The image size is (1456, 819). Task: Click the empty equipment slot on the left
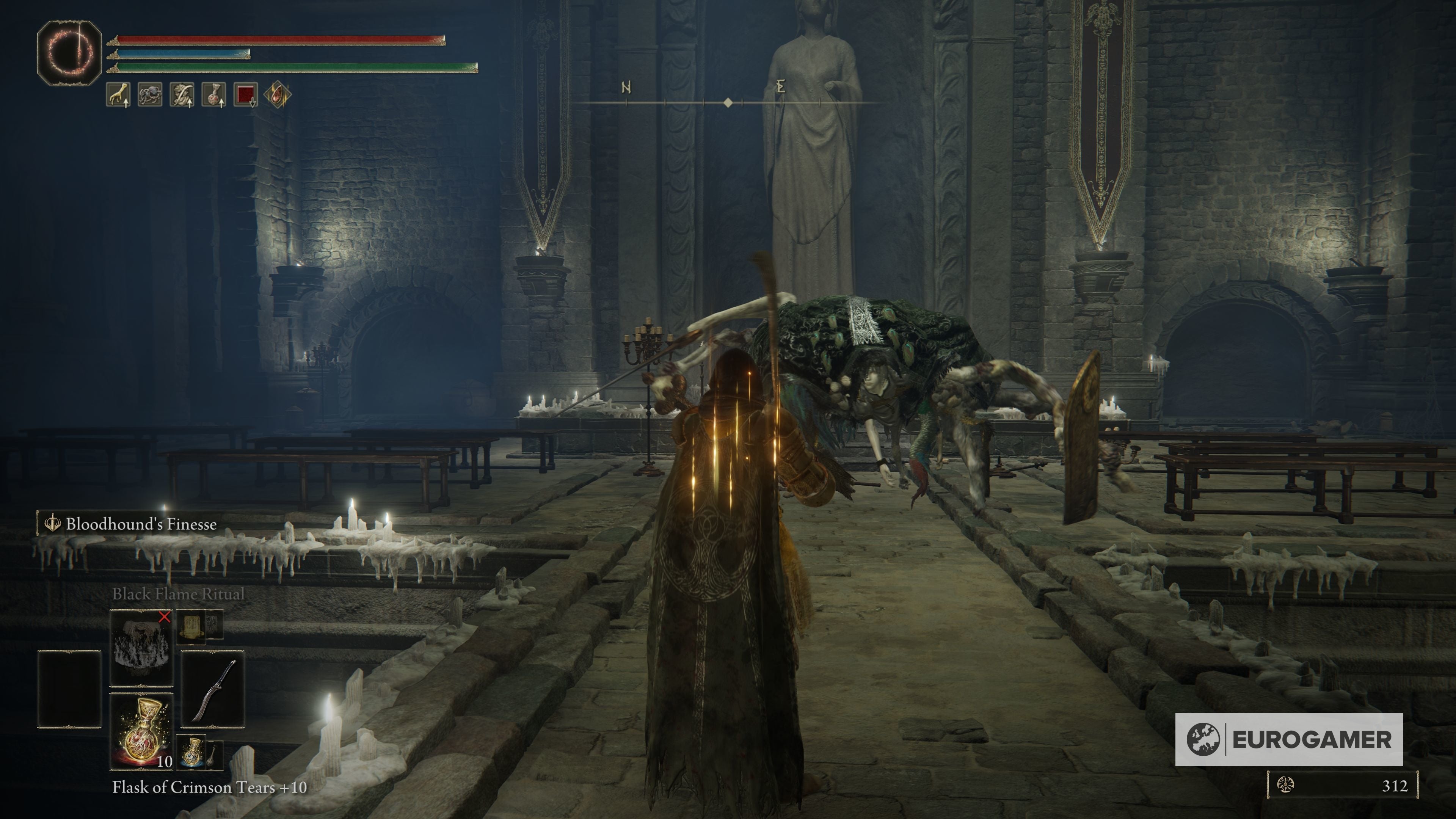[x=70, y=689]
